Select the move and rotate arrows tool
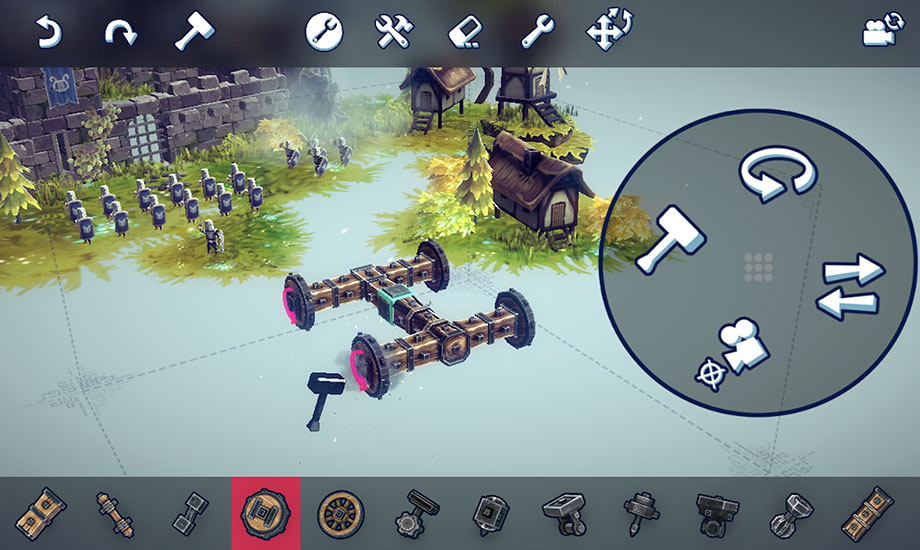The width and height of the screenshot is (920, 550). coord(608,32)
